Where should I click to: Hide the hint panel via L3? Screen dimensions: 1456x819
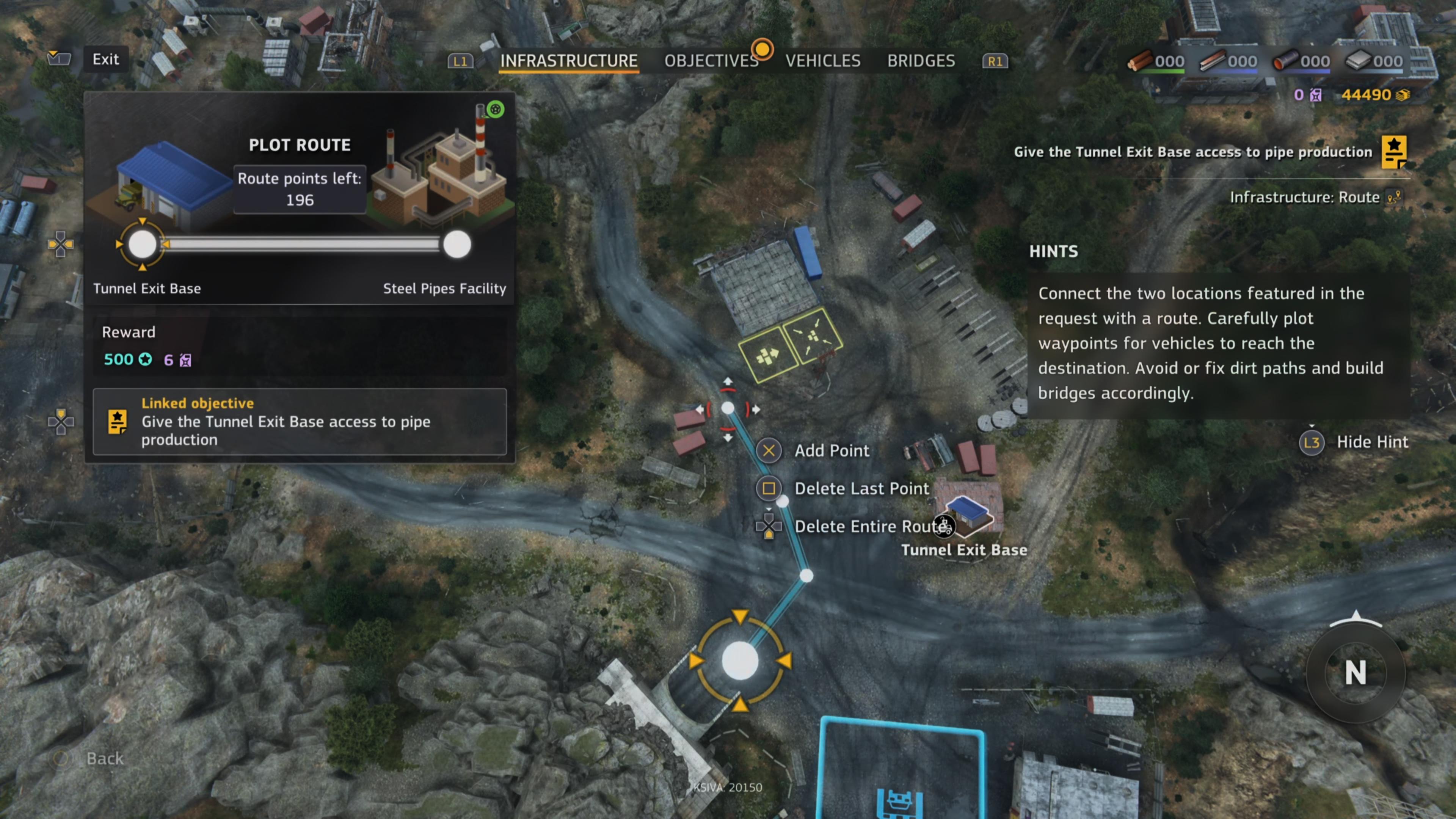coord(1312,442)
